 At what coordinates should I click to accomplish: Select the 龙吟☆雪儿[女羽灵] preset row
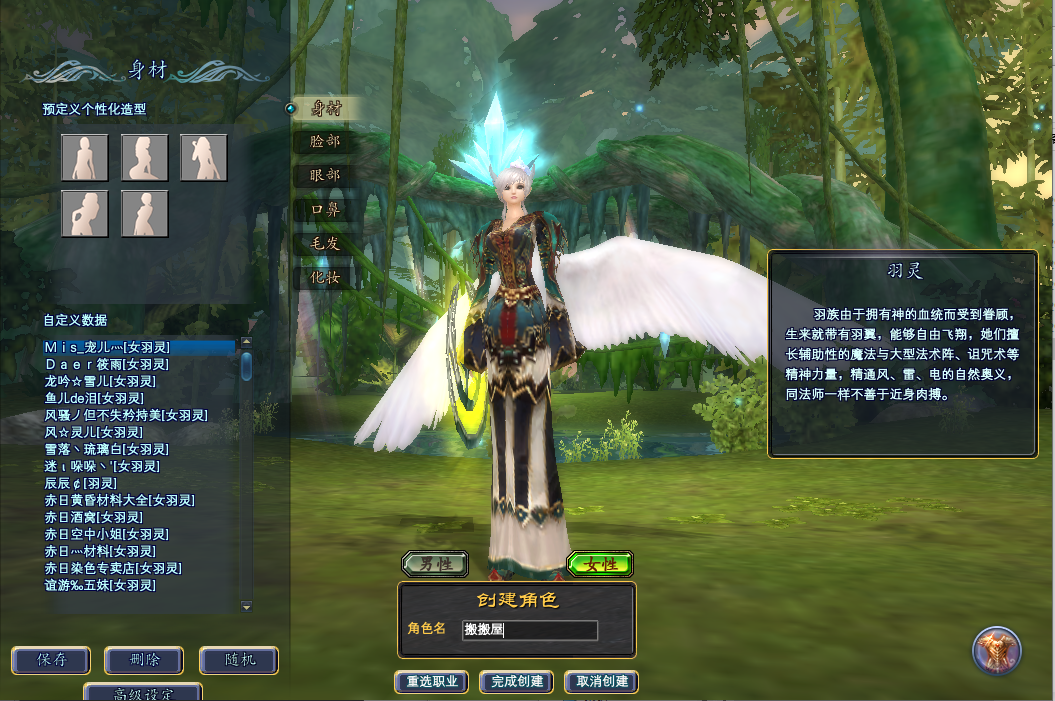(x=100, y=381)
